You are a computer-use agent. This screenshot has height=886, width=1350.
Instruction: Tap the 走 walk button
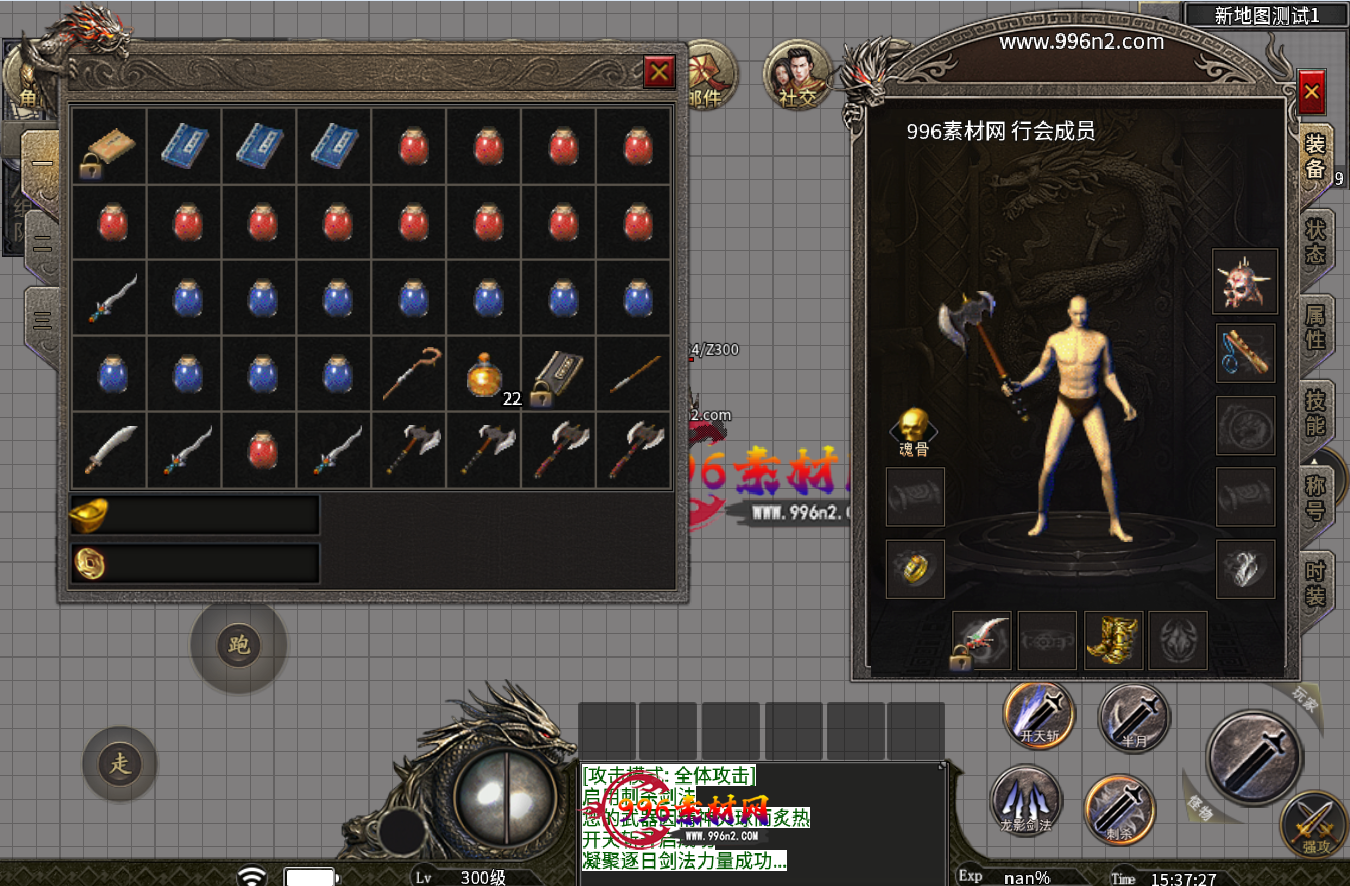pos(120,765)
